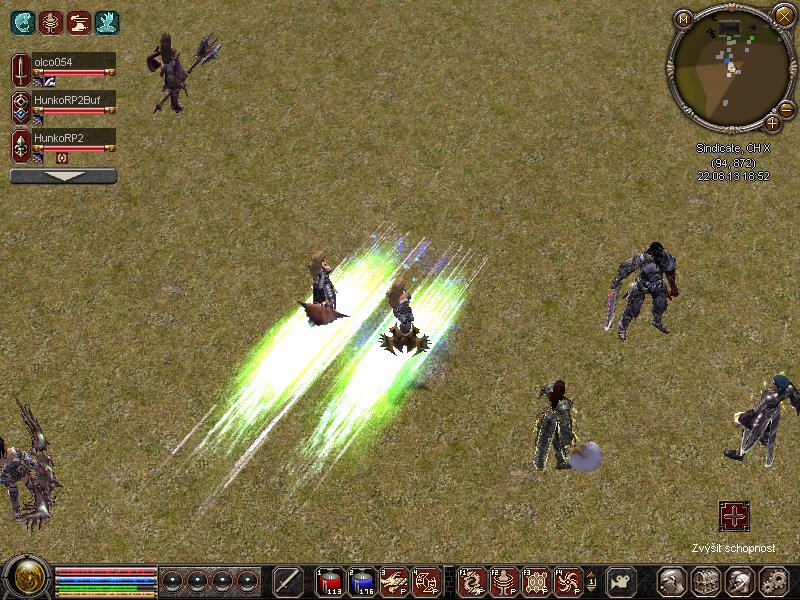Select party member HunkoRP2
This screenshot has width=800, height=600.
72,137
